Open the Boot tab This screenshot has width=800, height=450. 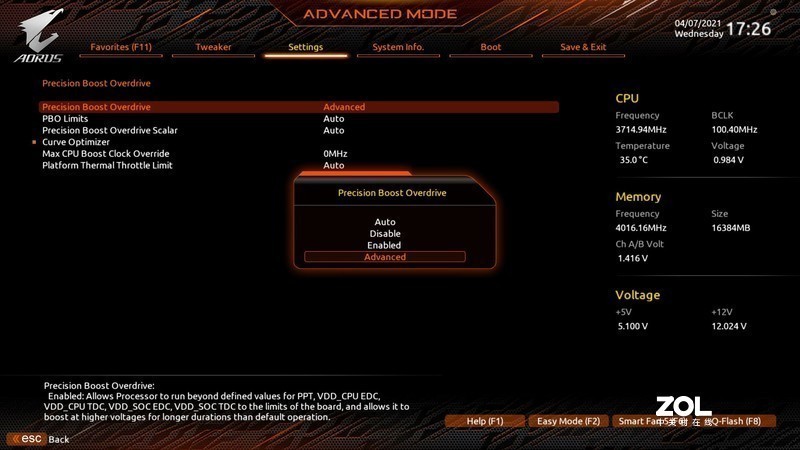490,47
